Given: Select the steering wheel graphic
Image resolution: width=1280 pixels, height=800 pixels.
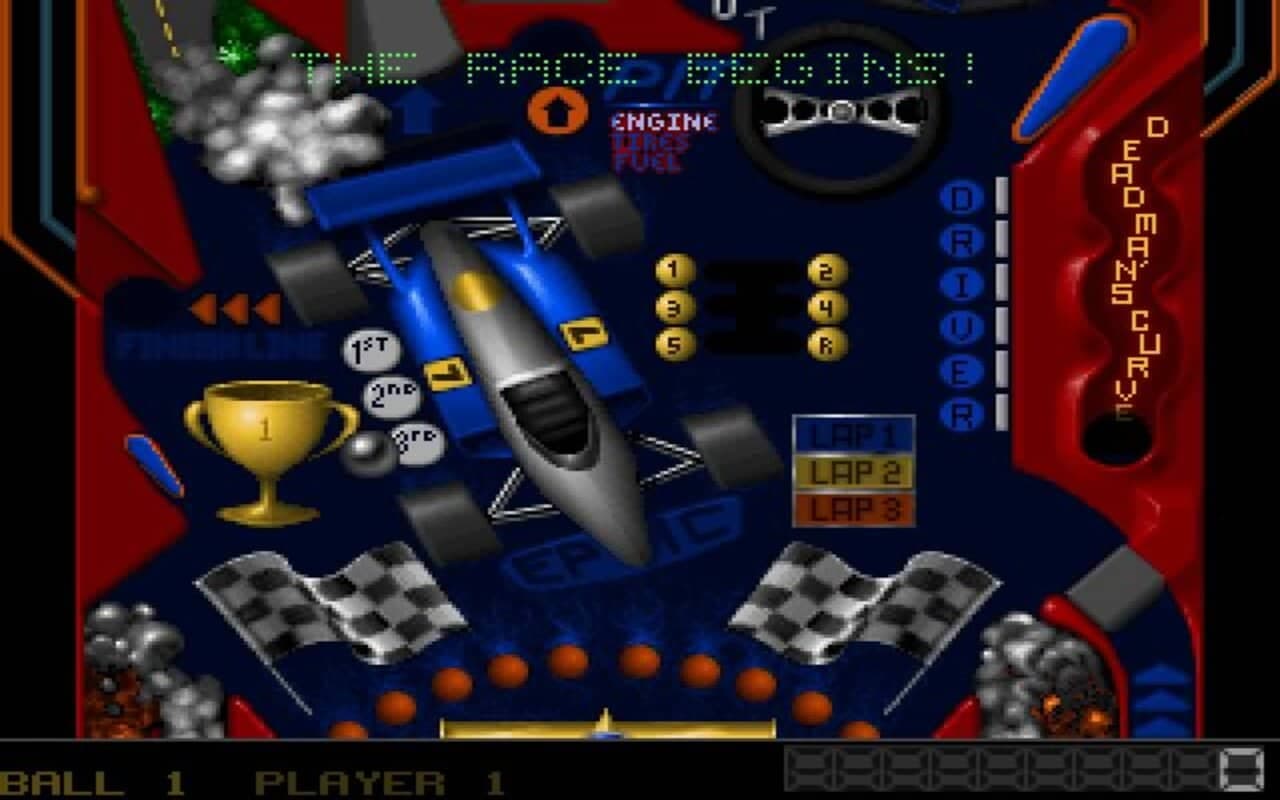Looking at the screenshot, I should click(x=843, y=110).
